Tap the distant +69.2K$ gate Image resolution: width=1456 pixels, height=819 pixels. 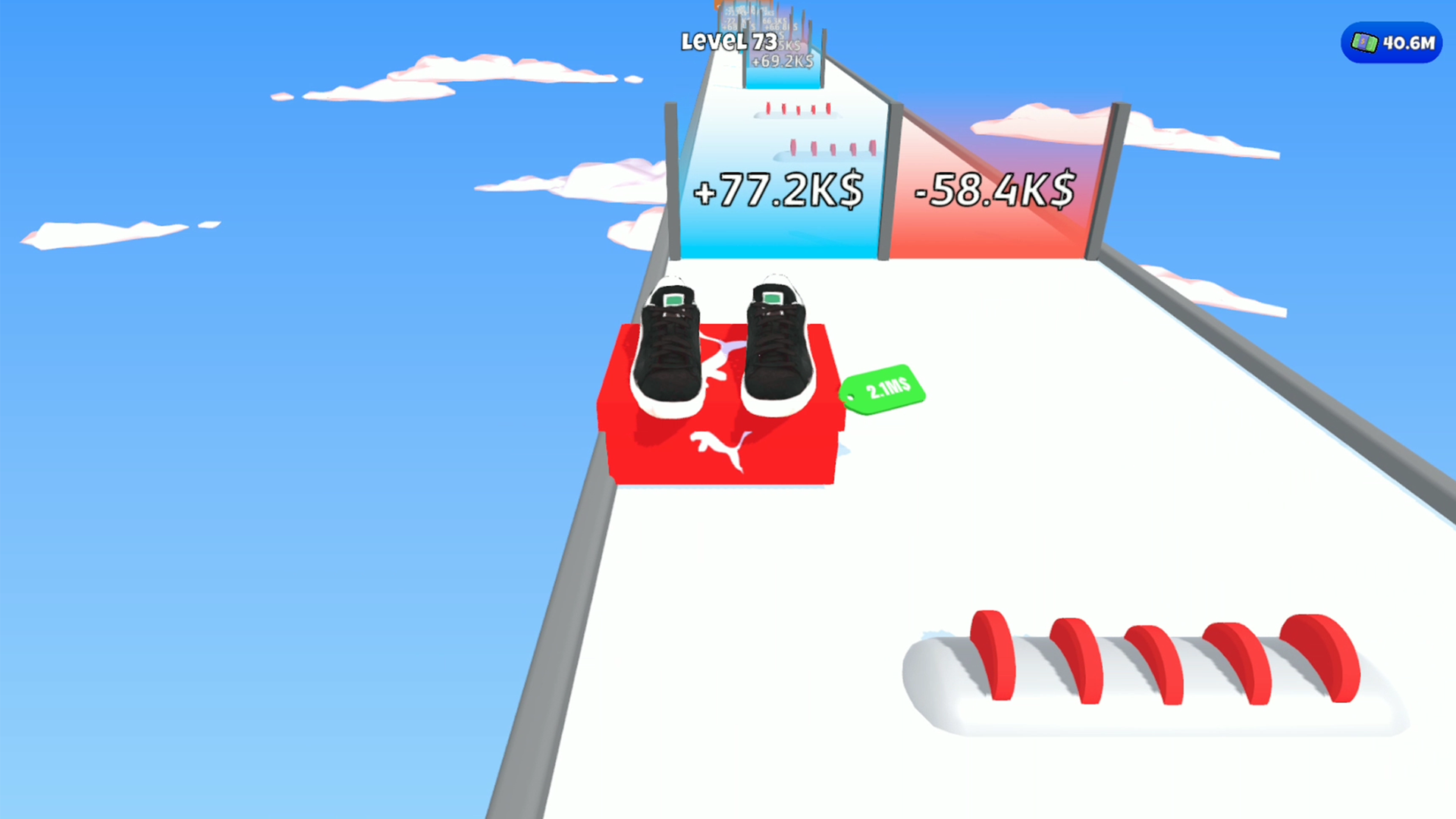(x=781, y=62)
